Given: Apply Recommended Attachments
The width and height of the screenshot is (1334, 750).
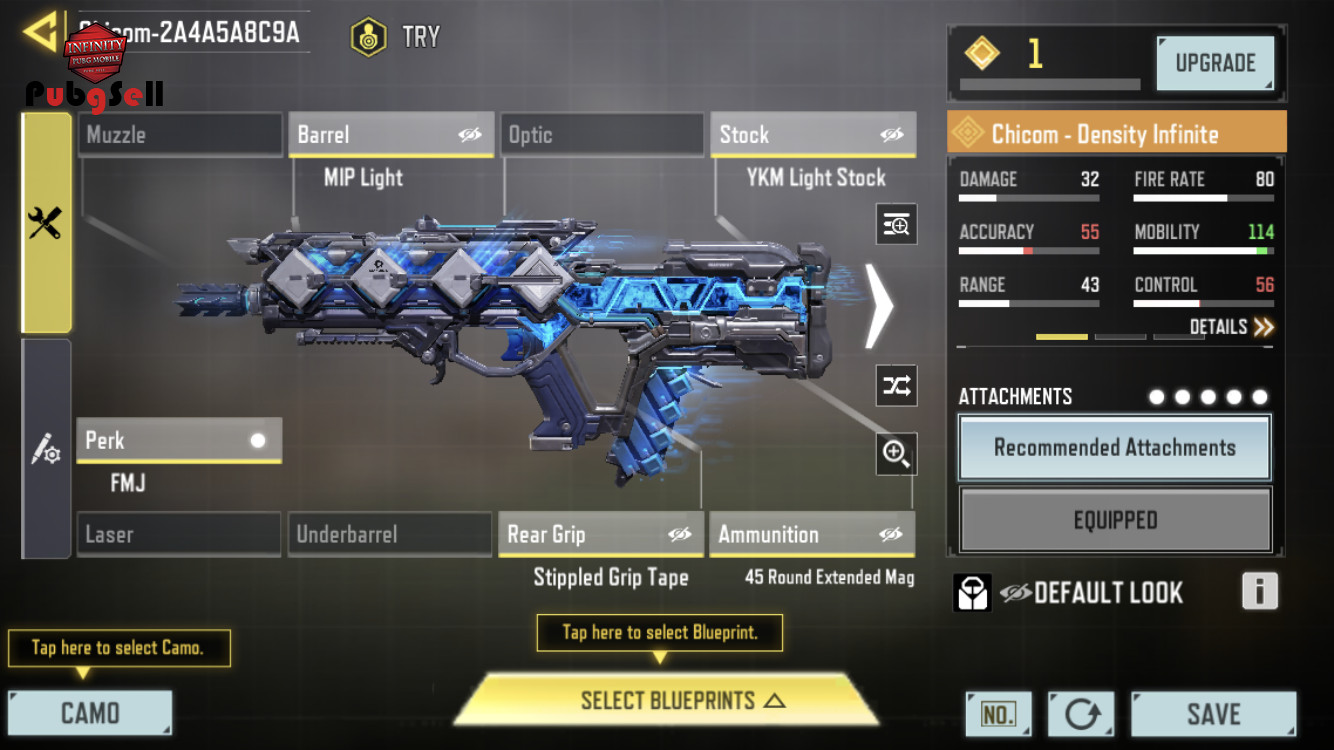Looking at the screenshot, I should pyautogui.click(x=1114, y=448).
